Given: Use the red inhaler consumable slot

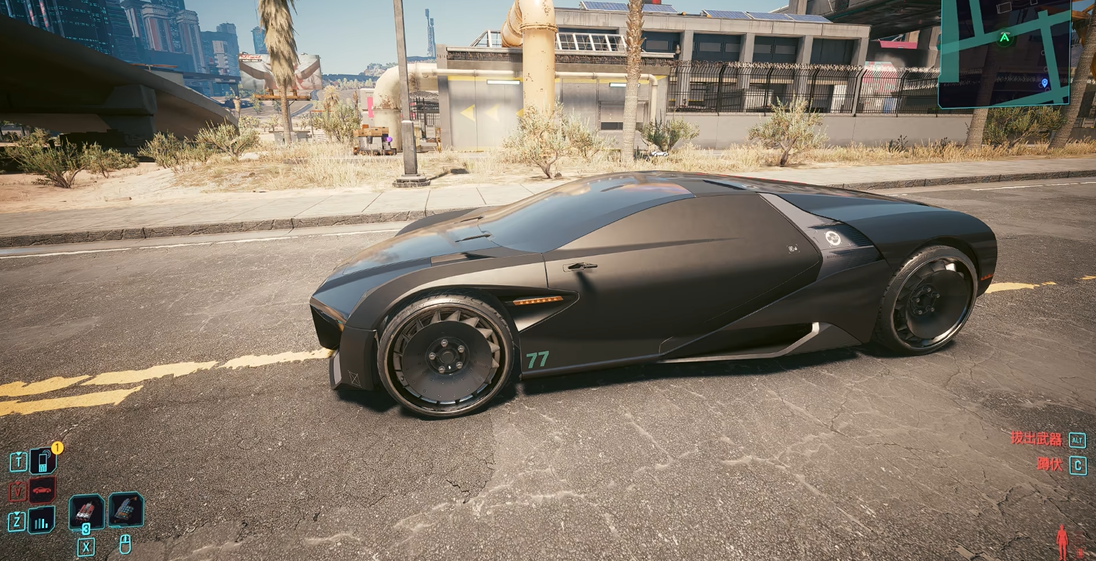Looking at the screenshot, I should tap(86, 511).
